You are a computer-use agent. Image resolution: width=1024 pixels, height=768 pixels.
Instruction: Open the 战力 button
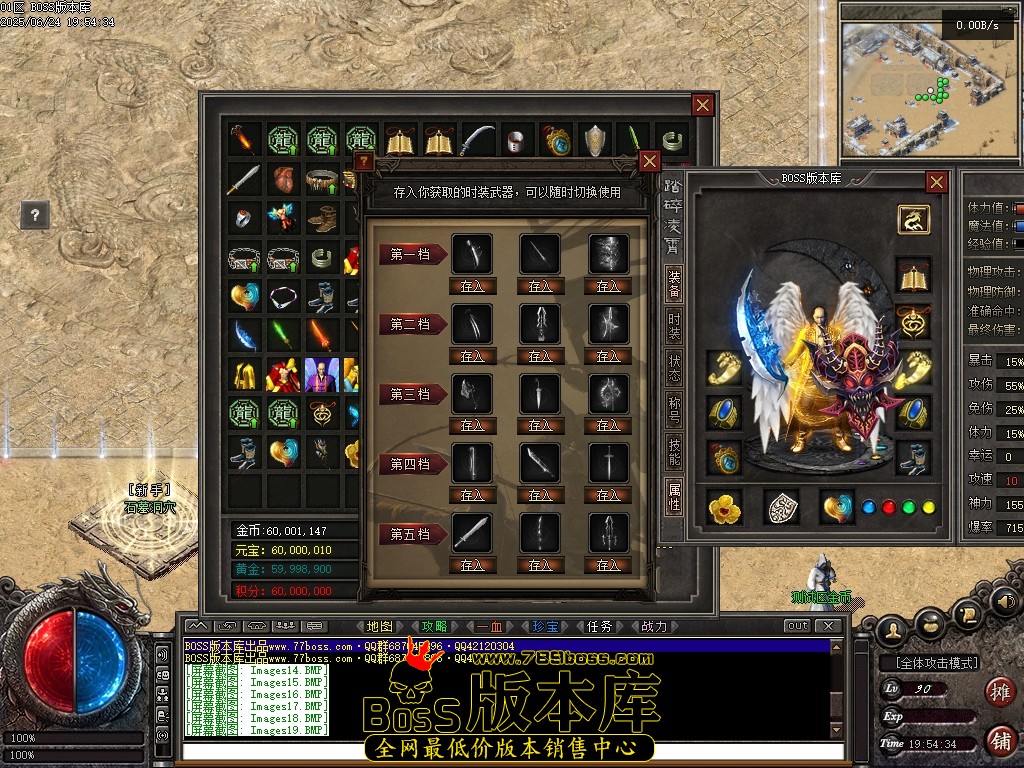coord(653,626)
